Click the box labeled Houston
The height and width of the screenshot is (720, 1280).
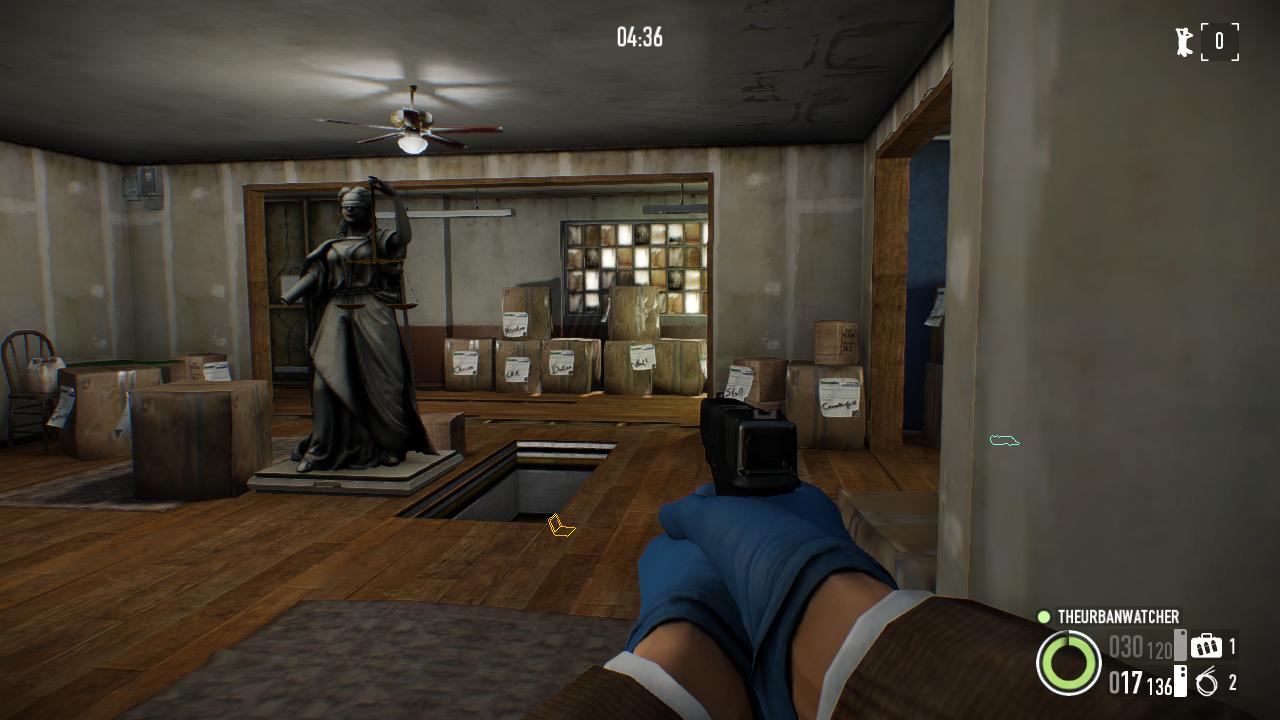coord(515,325)
